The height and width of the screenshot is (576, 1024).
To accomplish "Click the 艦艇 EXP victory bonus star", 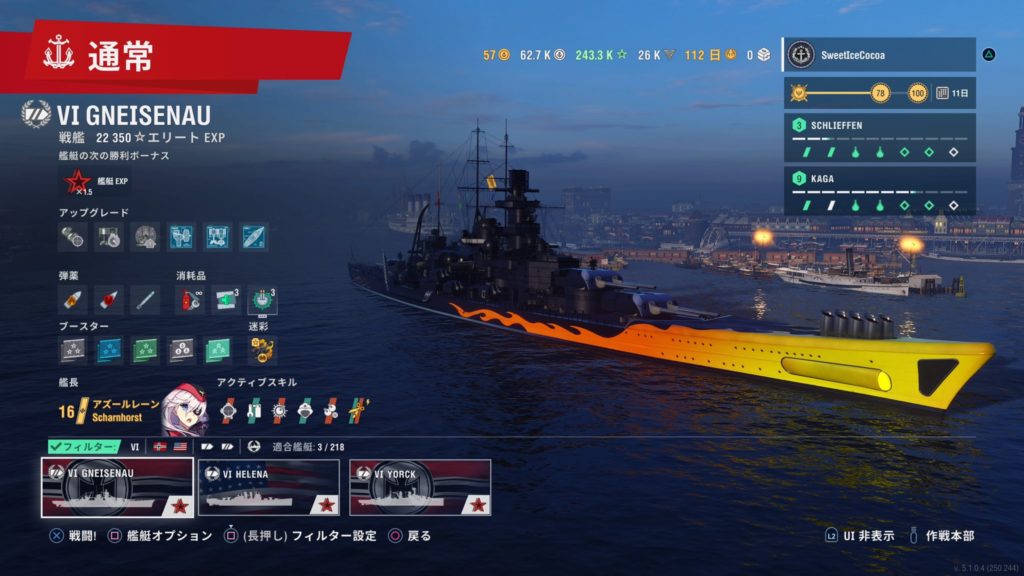I will pos(77,182).
